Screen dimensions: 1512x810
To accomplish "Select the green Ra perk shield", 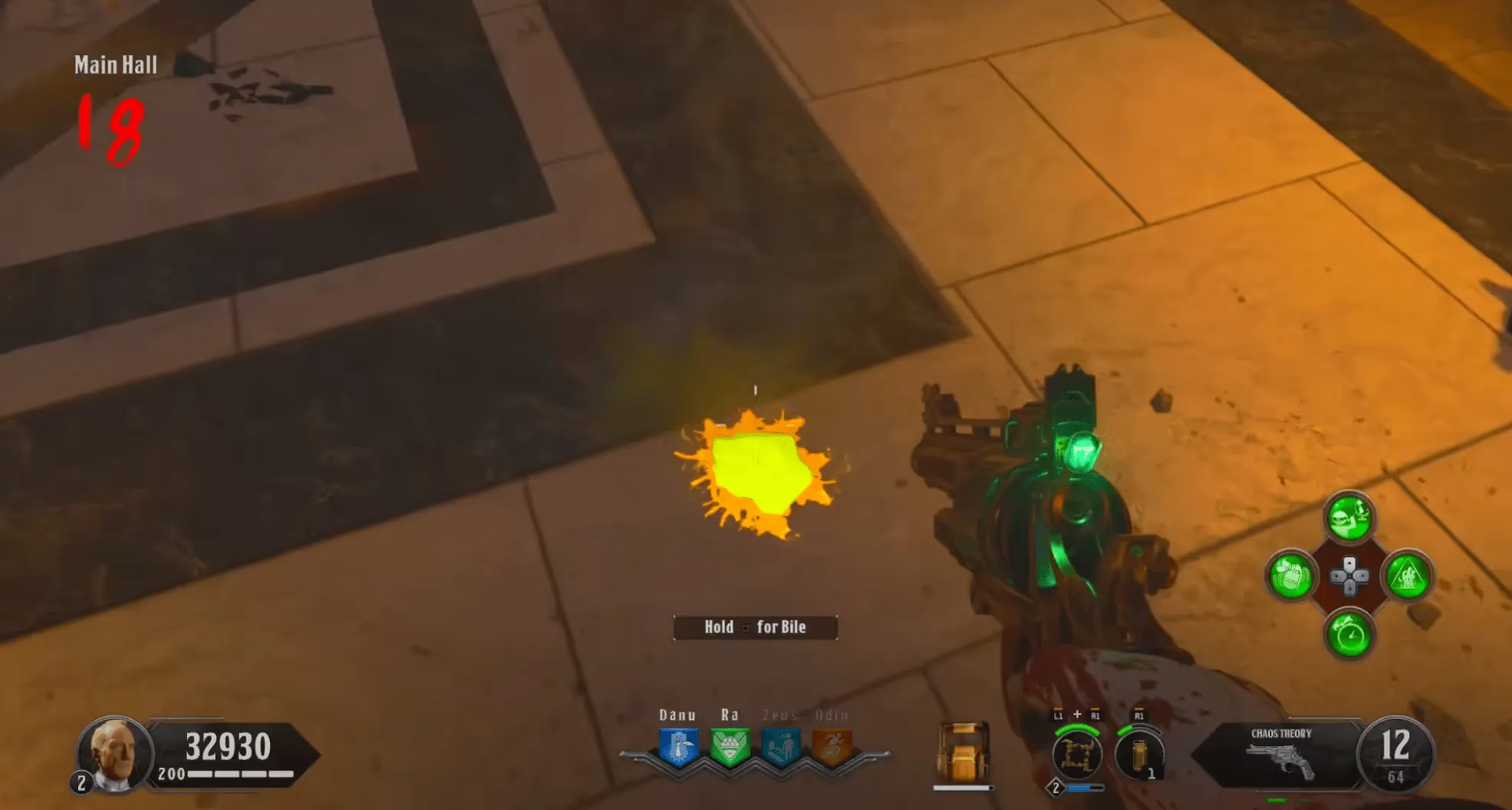I will [729, 747].
